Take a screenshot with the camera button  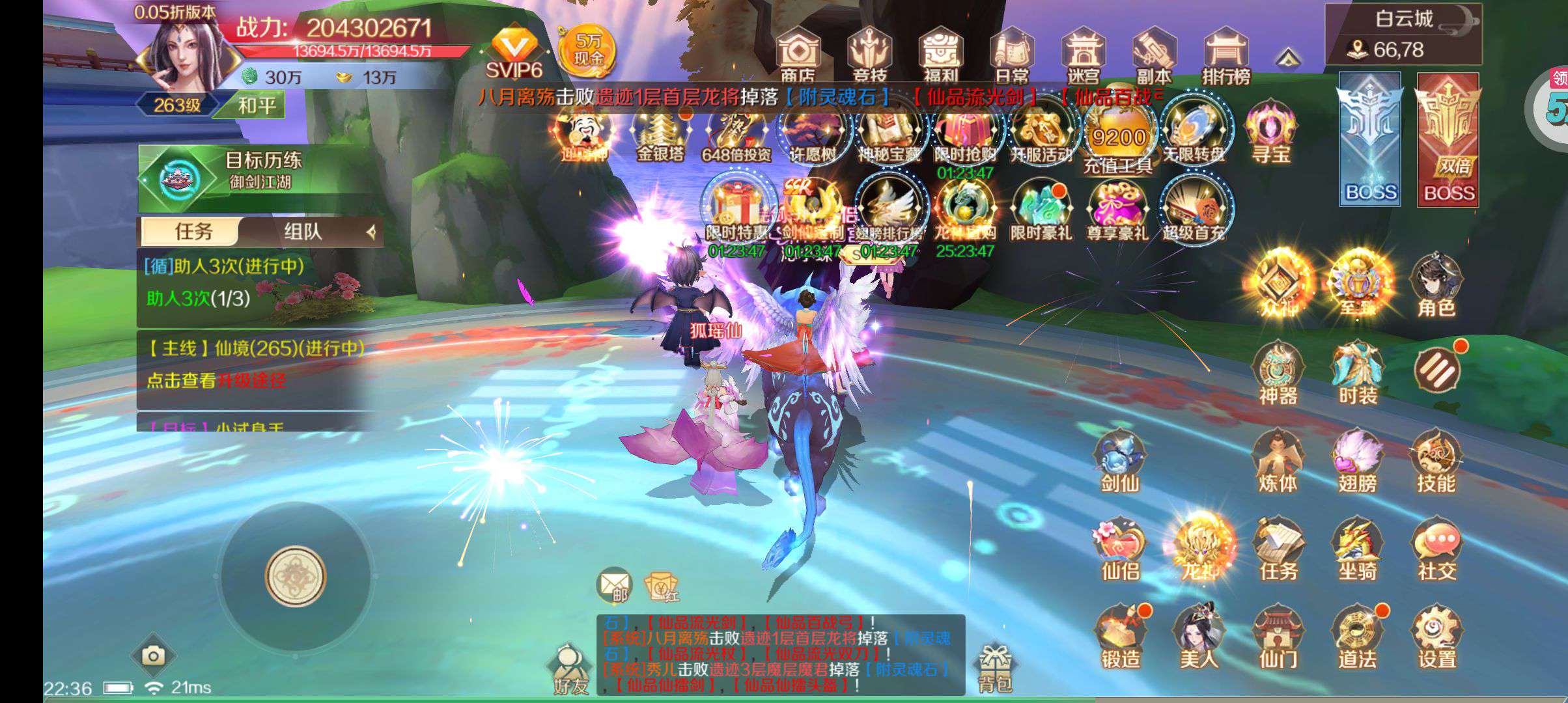click(153, 655)
